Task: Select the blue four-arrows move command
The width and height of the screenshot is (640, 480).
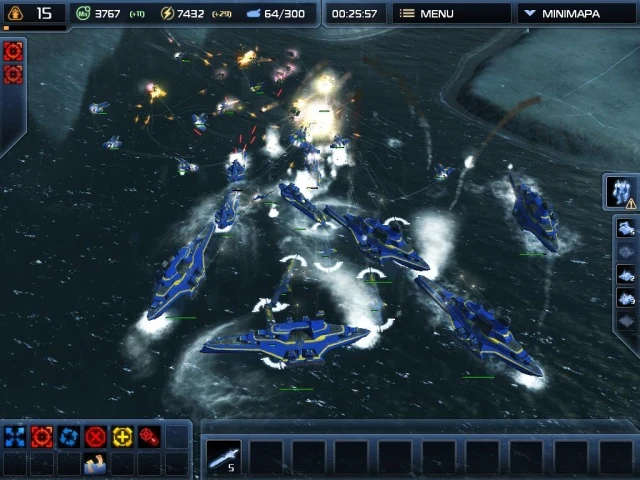Action: (14, 436)
